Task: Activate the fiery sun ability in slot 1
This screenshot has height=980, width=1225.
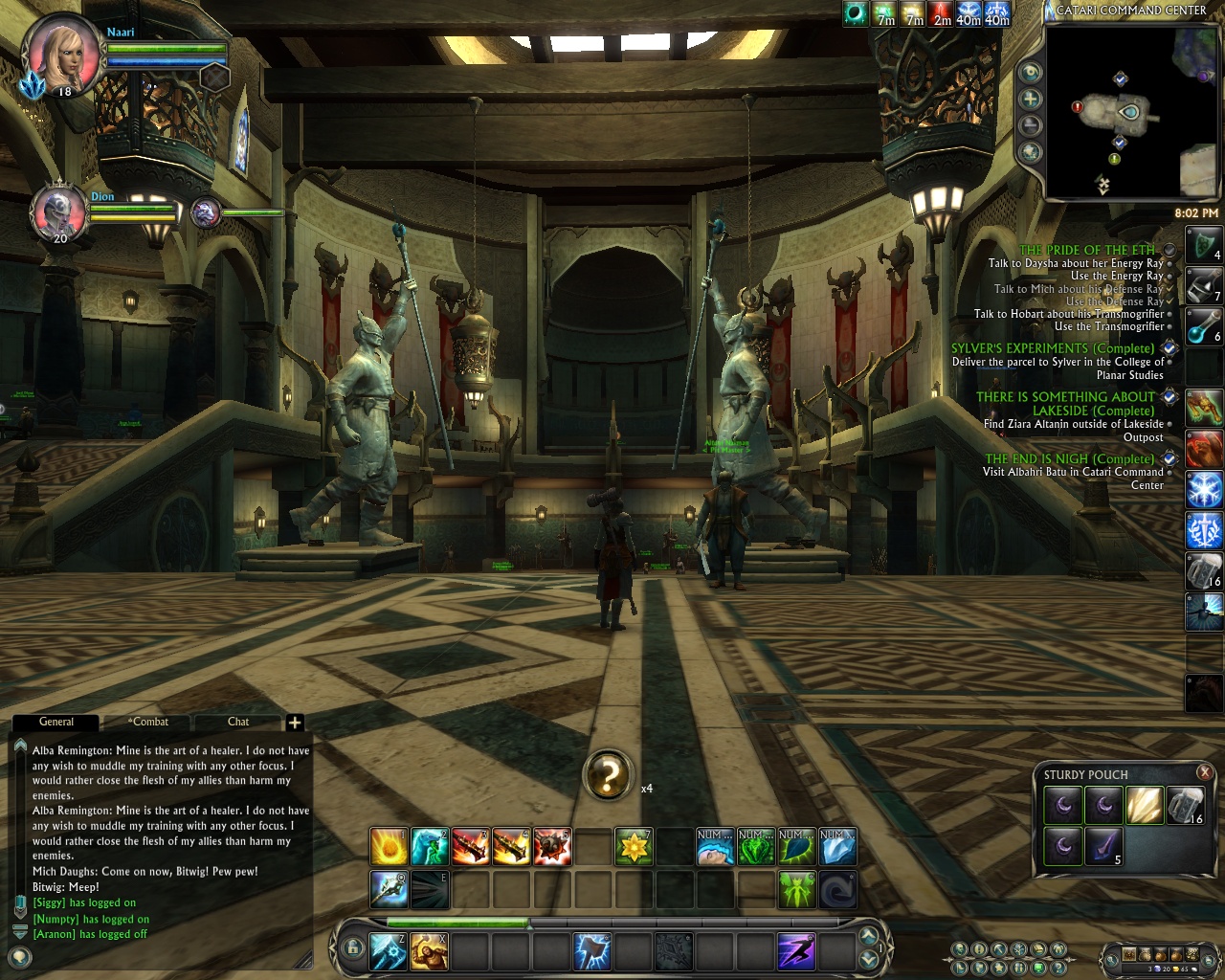Action: [x=389, y=847]
